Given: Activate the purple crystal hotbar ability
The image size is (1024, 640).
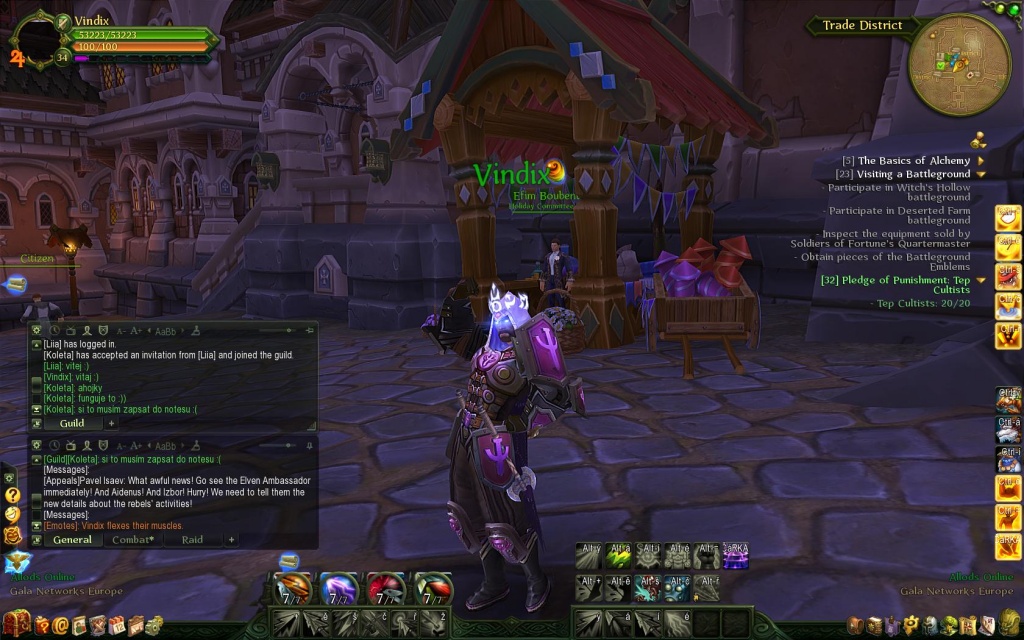Looking at the screenshot, I should click(738, 558).
